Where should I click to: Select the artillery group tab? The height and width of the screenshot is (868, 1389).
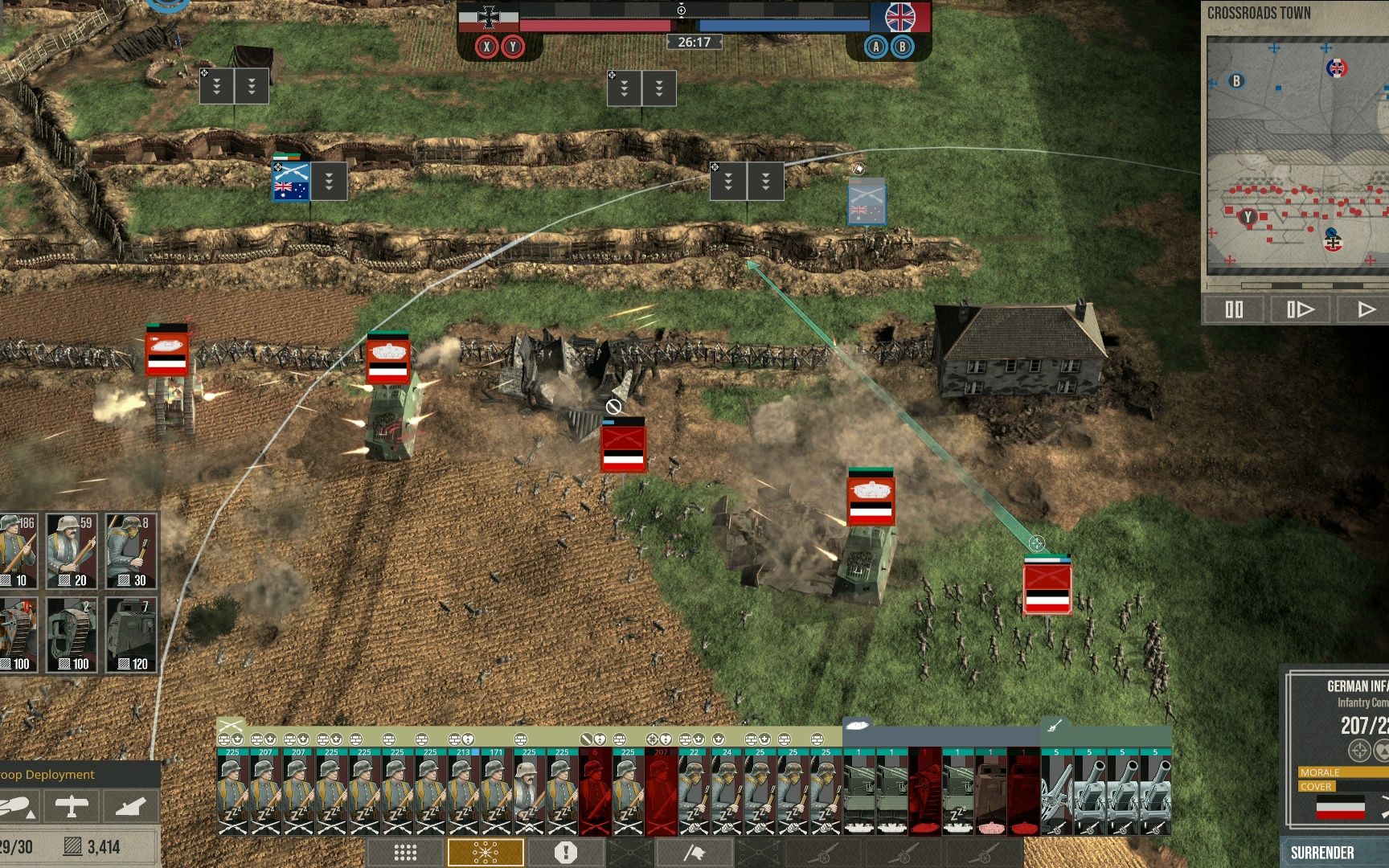tap(1055, 725)
